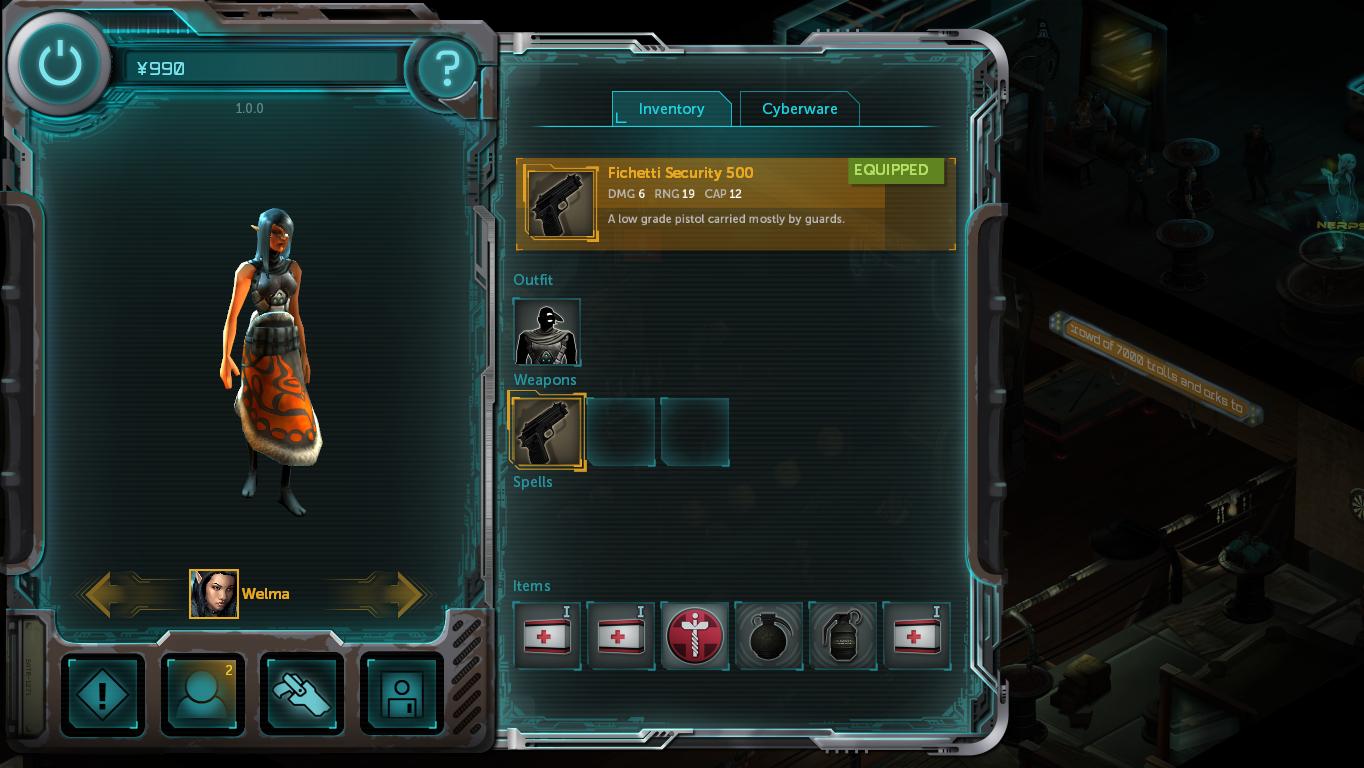The height and width of the screenshot is (768, 1364).
Task: Click Welma's portrait
Action: [214, 594]
